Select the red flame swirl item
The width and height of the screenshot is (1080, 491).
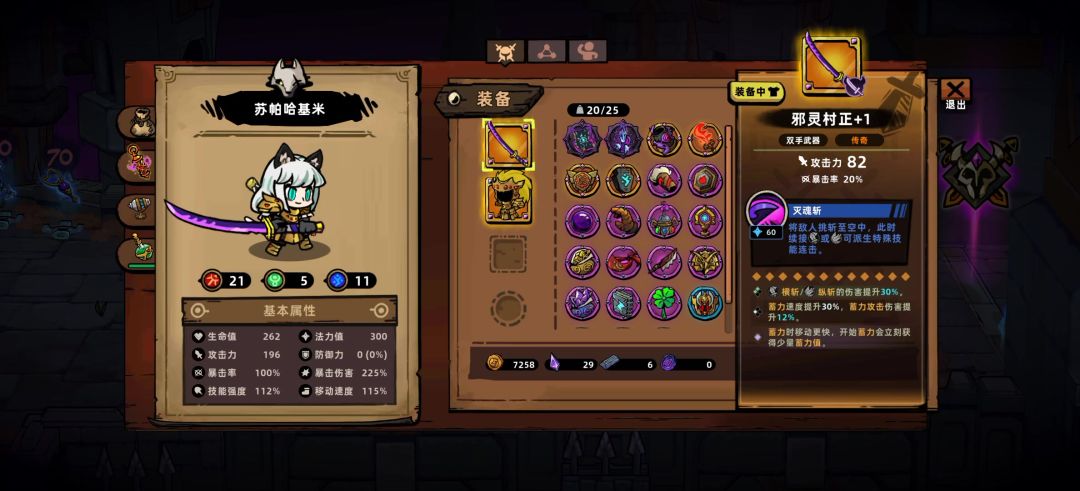coord(705,139)
